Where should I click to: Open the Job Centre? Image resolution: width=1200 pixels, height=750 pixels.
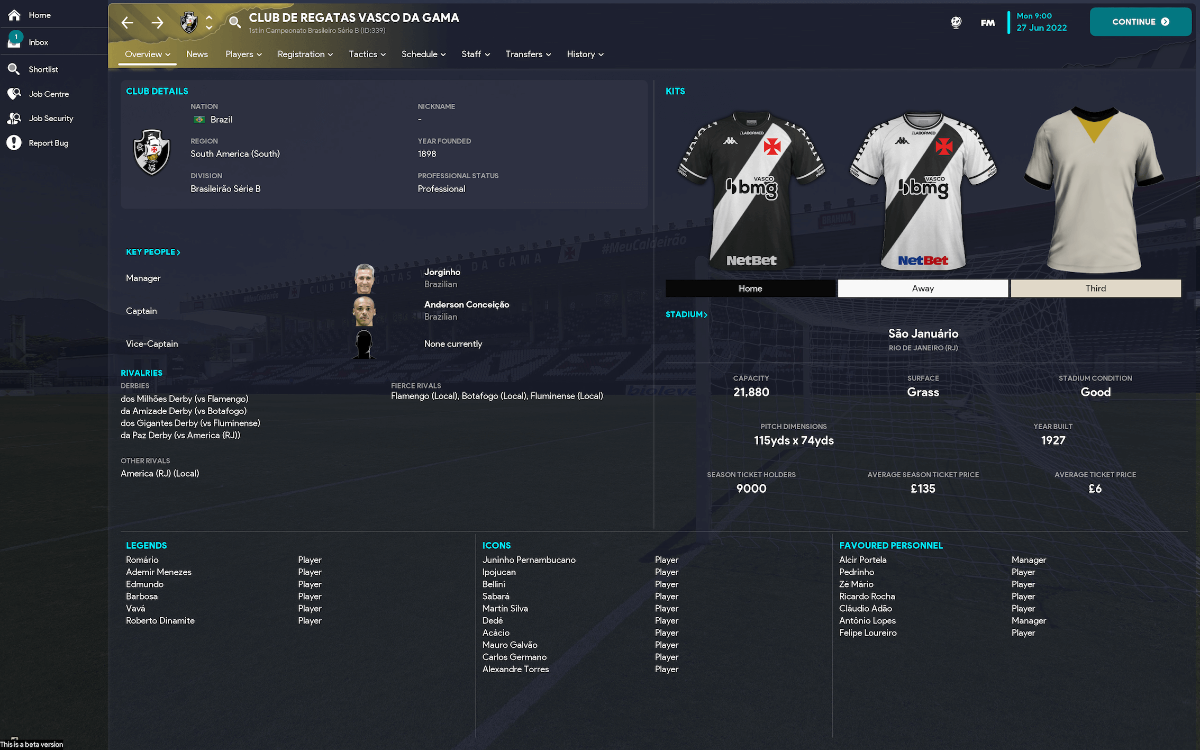click(48, 94)
